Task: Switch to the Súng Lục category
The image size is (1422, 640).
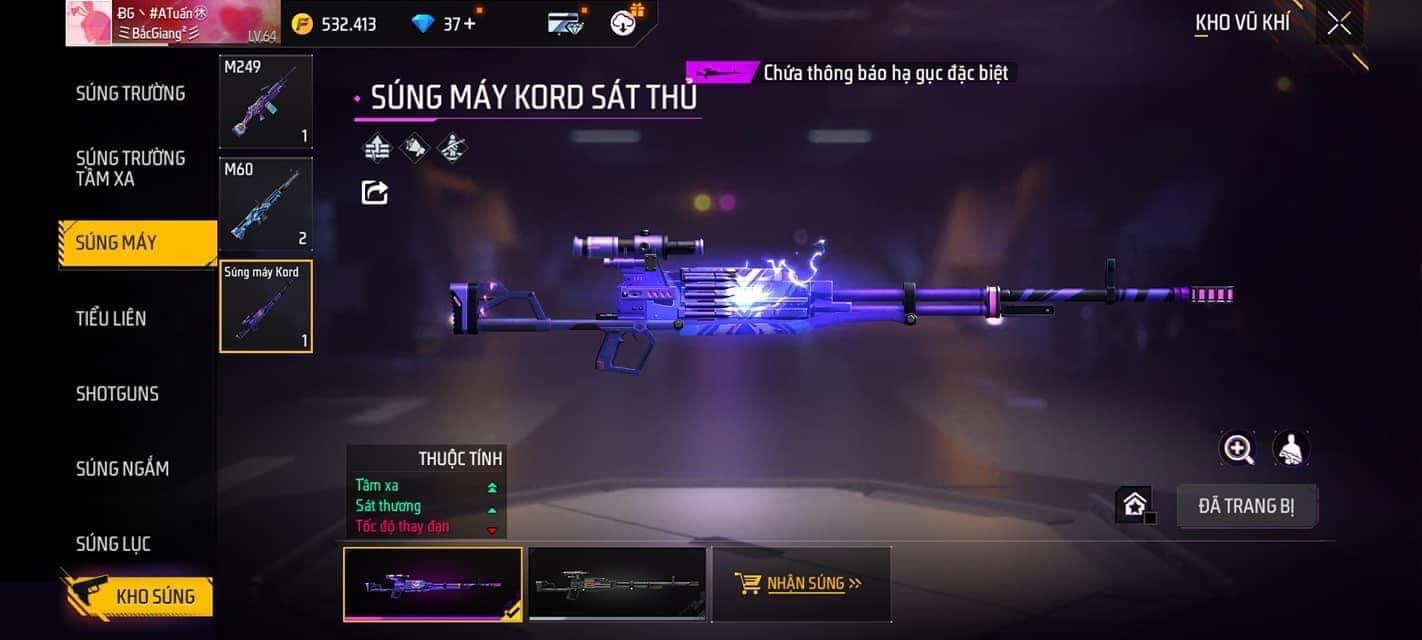Action: pos(113,543)
